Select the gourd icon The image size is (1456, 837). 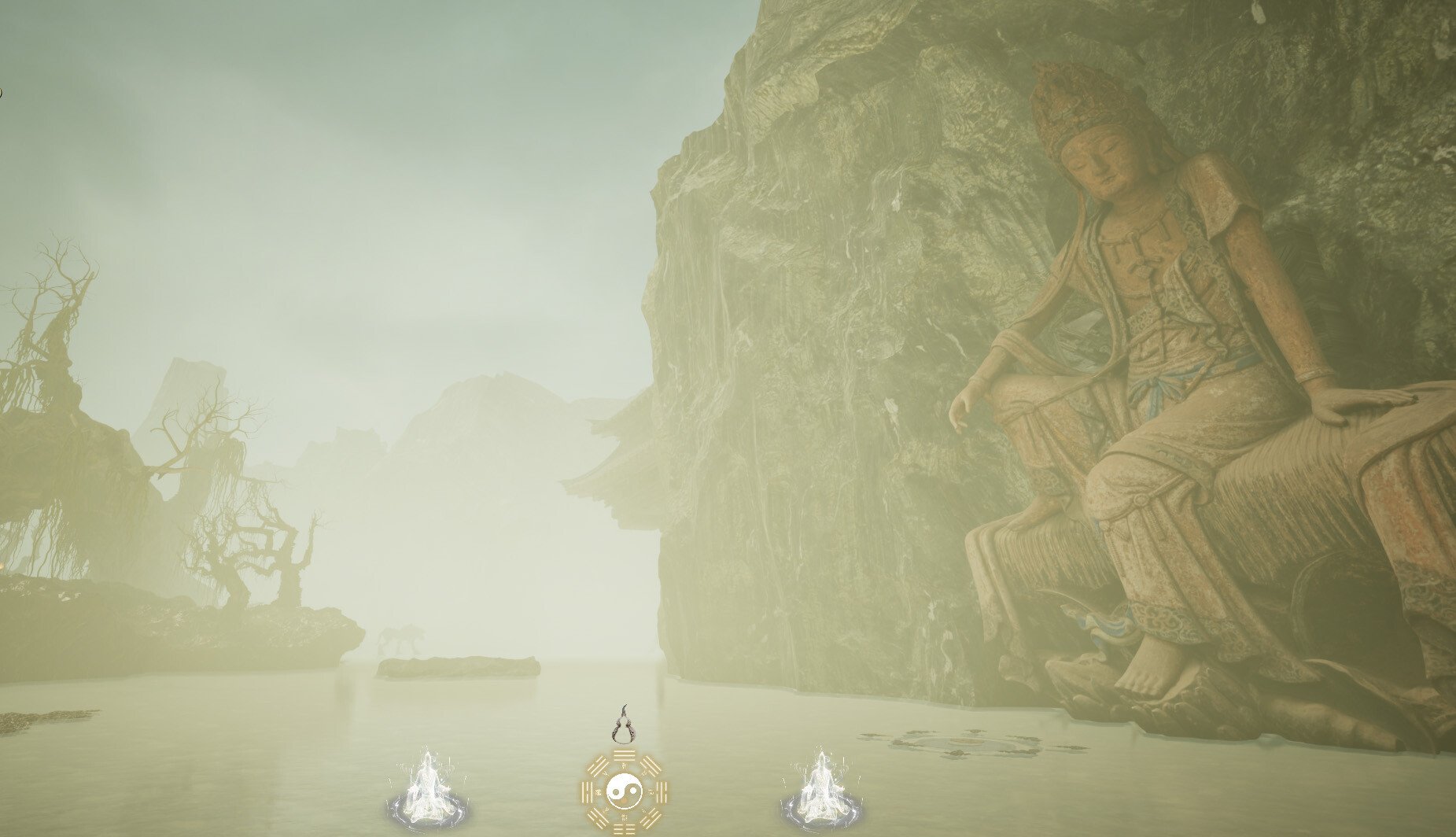(x=625, y=725)
